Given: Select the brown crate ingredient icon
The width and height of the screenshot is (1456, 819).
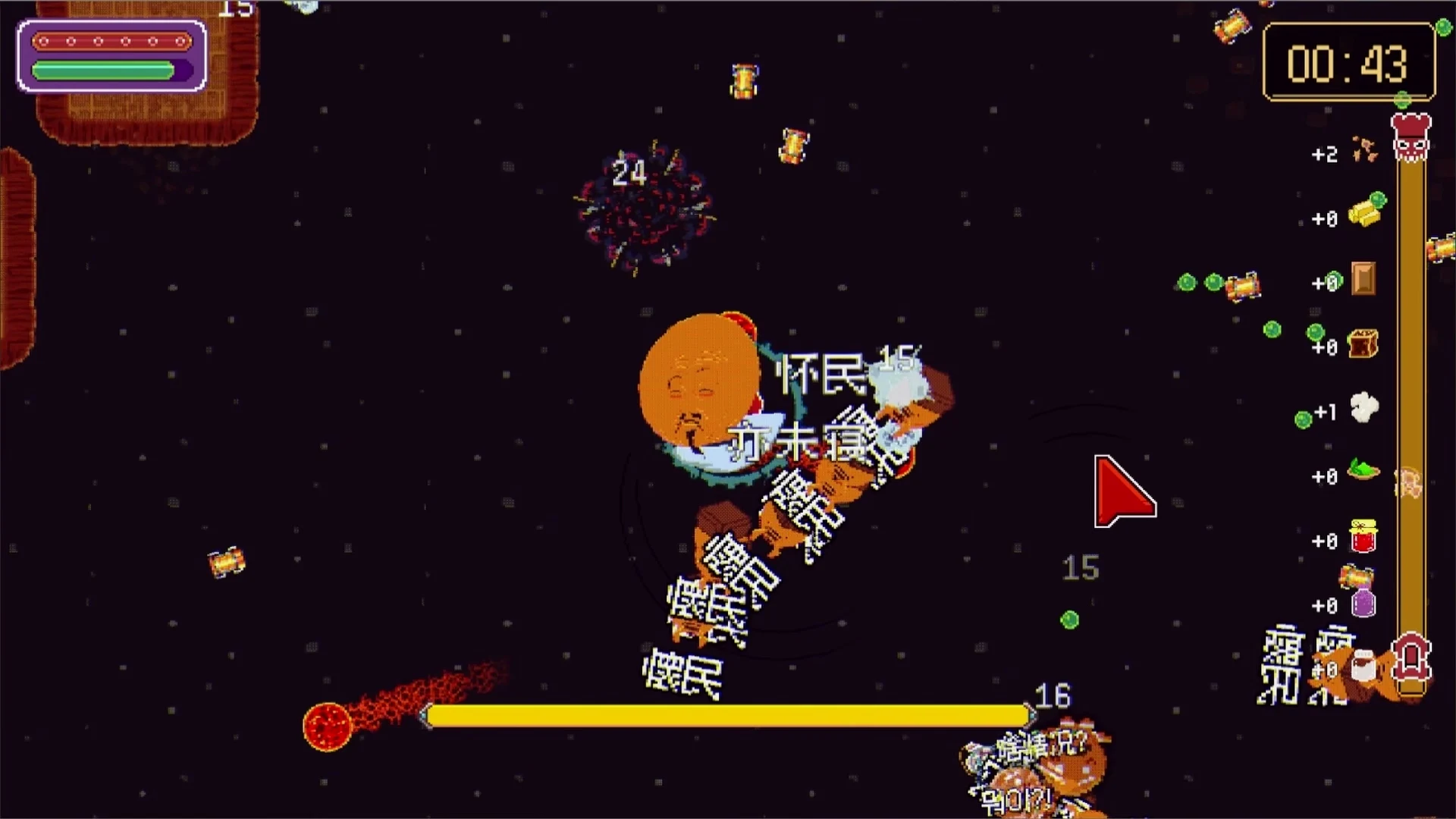Looking at the screenshot, I should [x=1363, y=344].
